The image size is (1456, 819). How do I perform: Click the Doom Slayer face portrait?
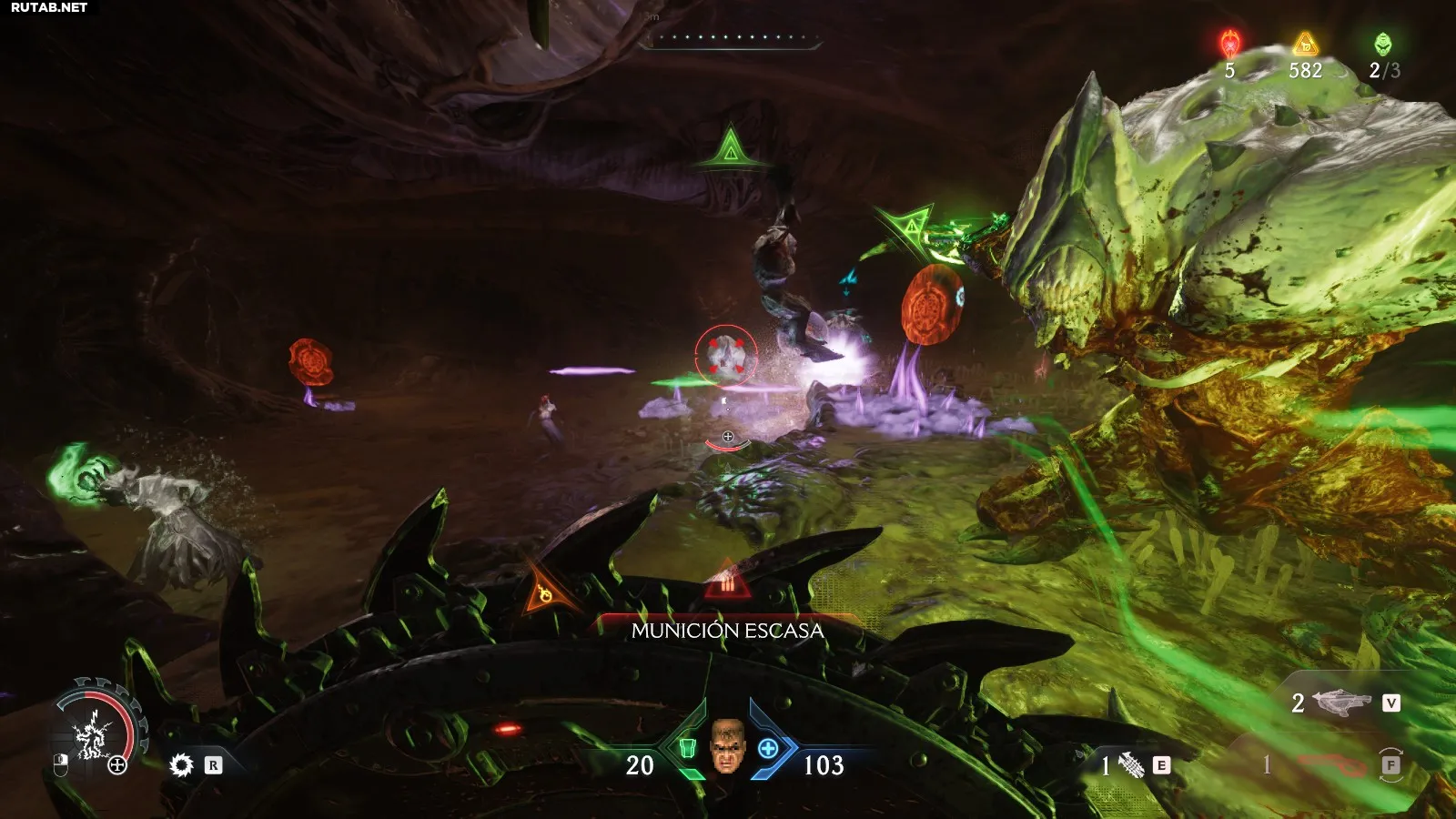point(726,745)
